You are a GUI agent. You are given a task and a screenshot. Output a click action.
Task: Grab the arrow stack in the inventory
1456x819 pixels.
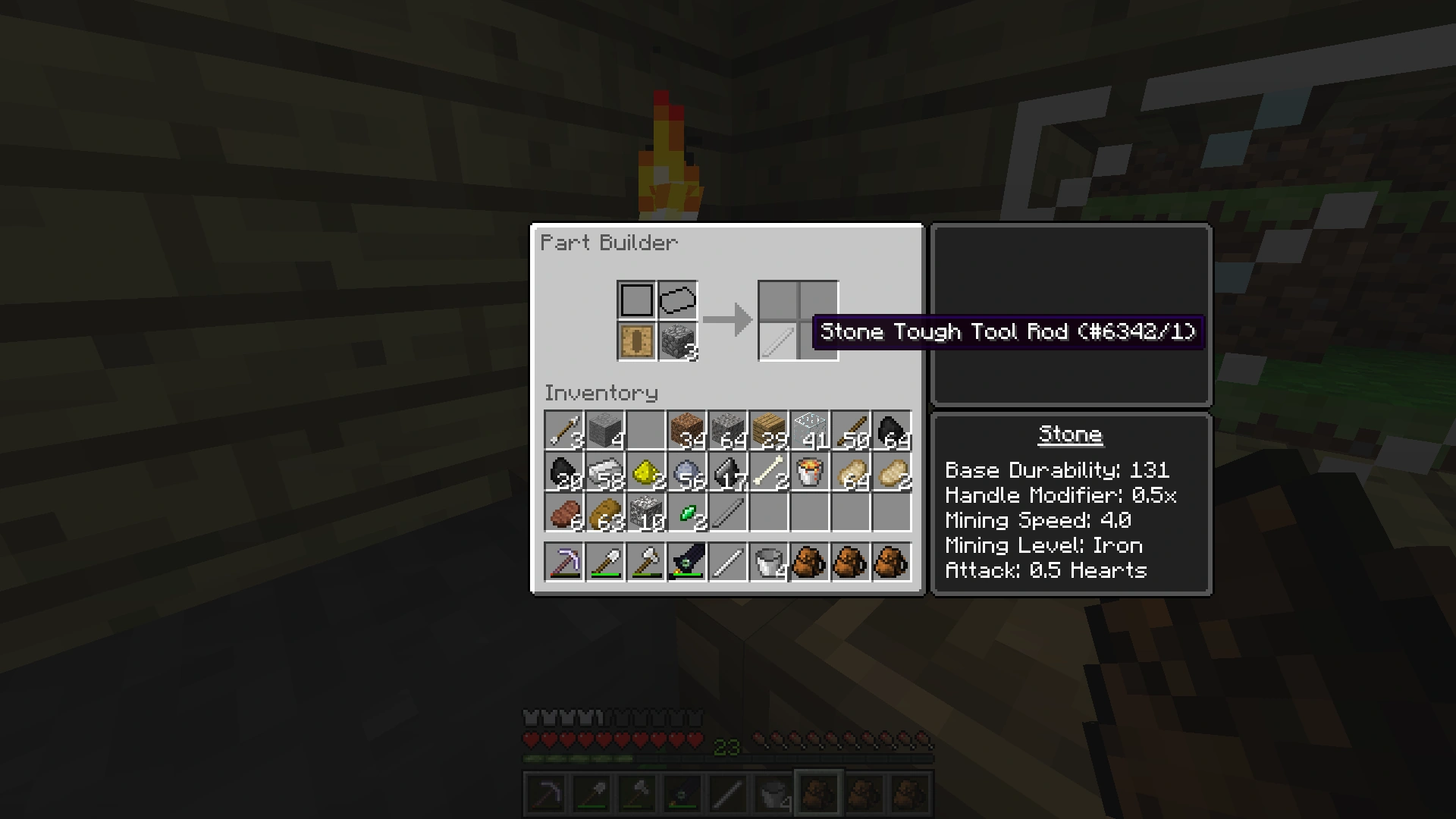[x=564, y=428]
